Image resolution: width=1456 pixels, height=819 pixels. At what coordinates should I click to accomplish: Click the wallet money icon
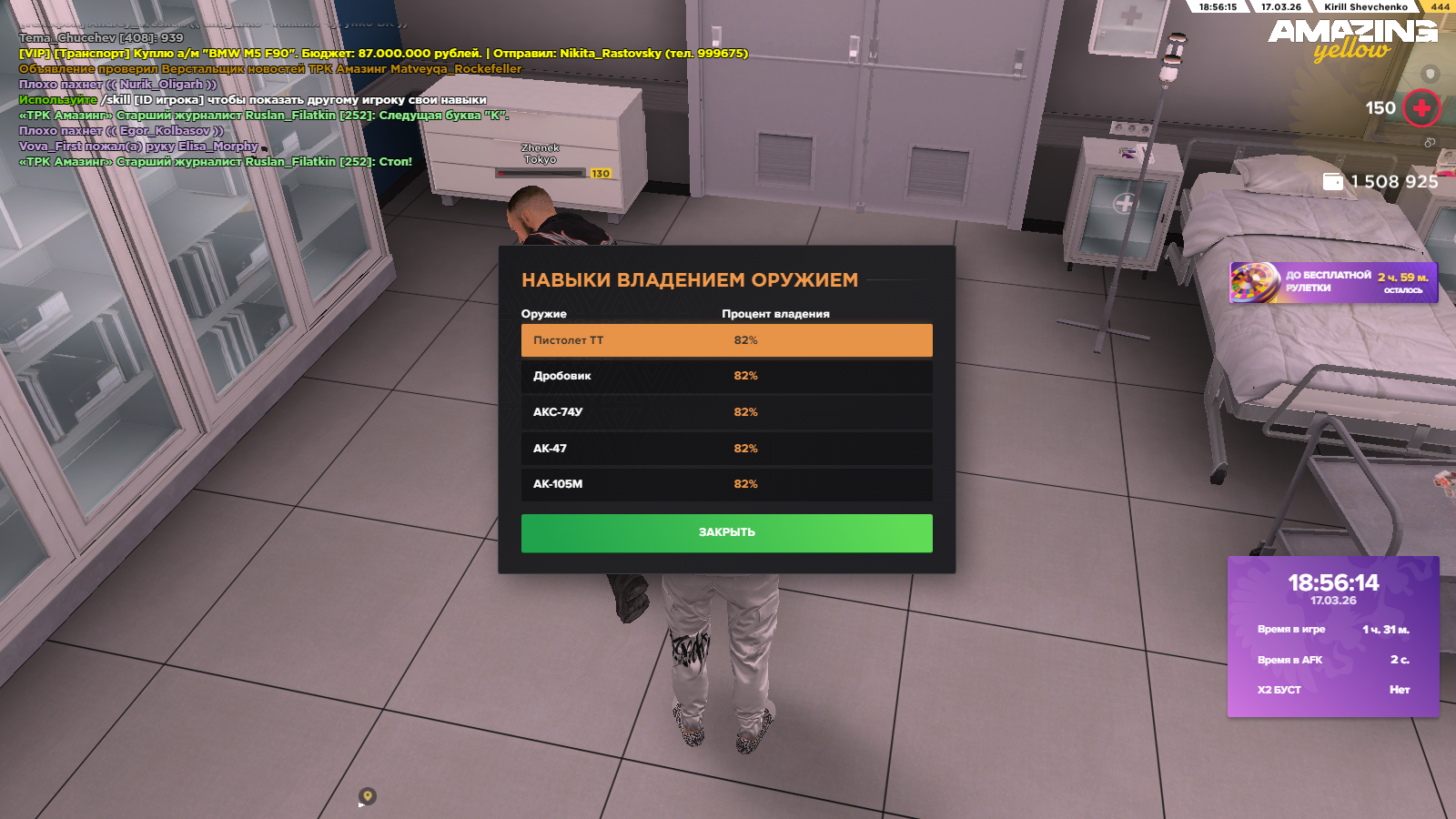coord(1333,182)
